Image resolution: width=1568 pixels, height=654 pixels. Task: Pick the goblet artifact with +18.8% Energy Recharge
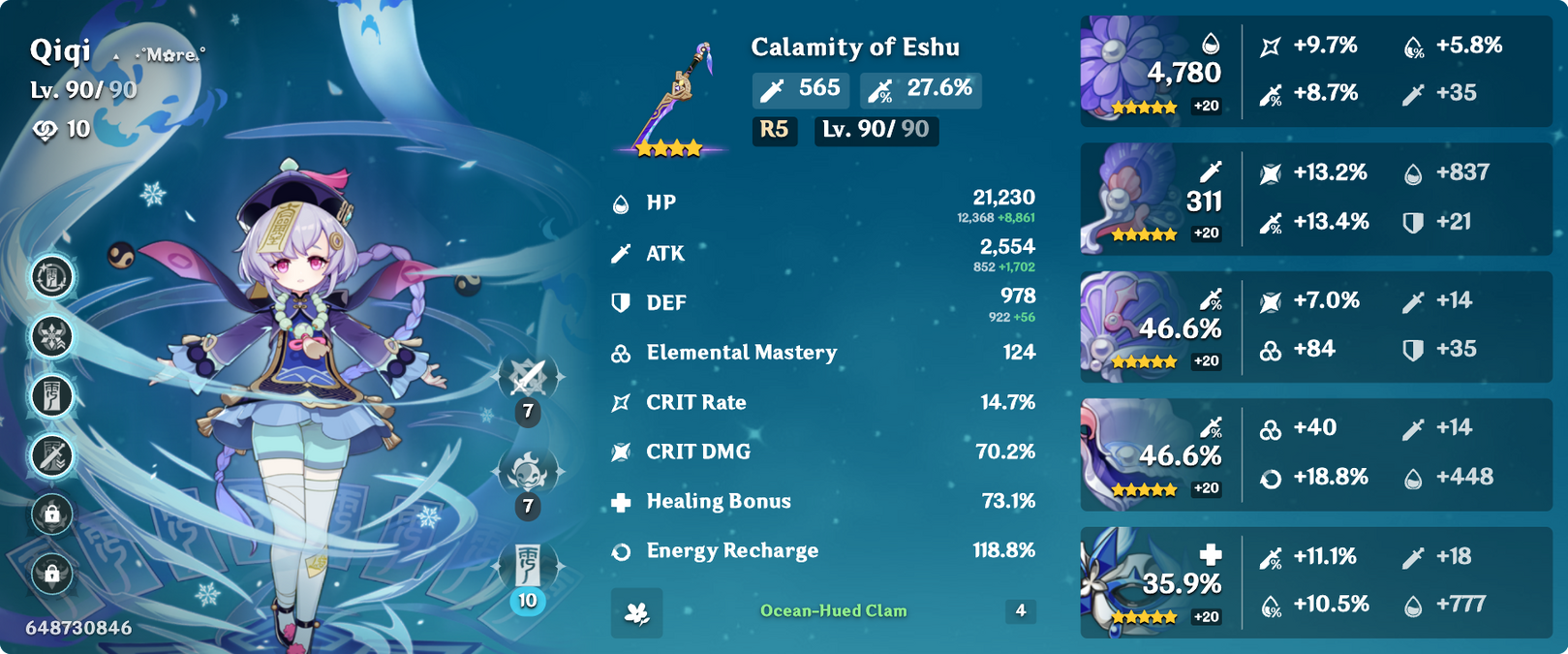tap(1131, 453)
